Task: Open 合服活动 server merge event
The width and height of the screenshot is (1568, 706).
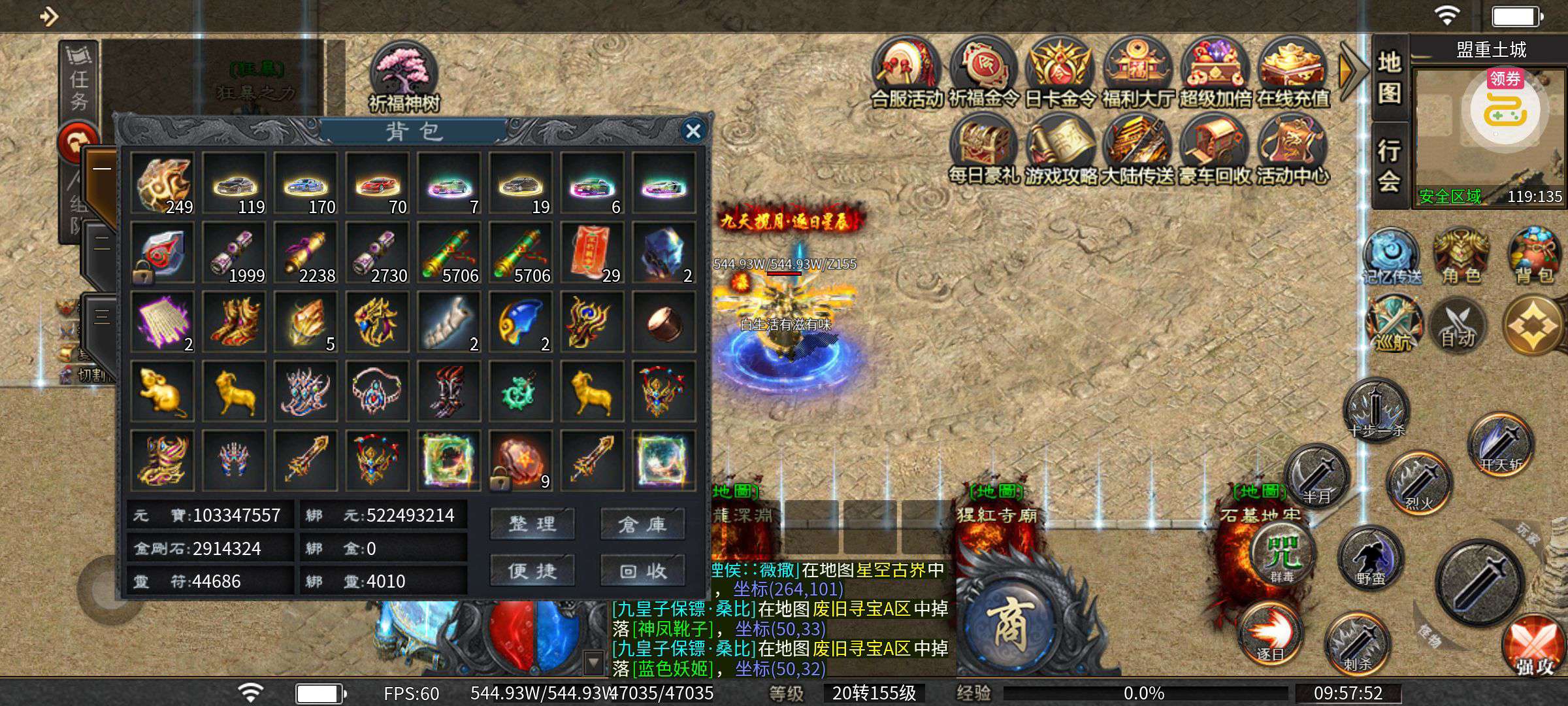Action: (907, 73)
